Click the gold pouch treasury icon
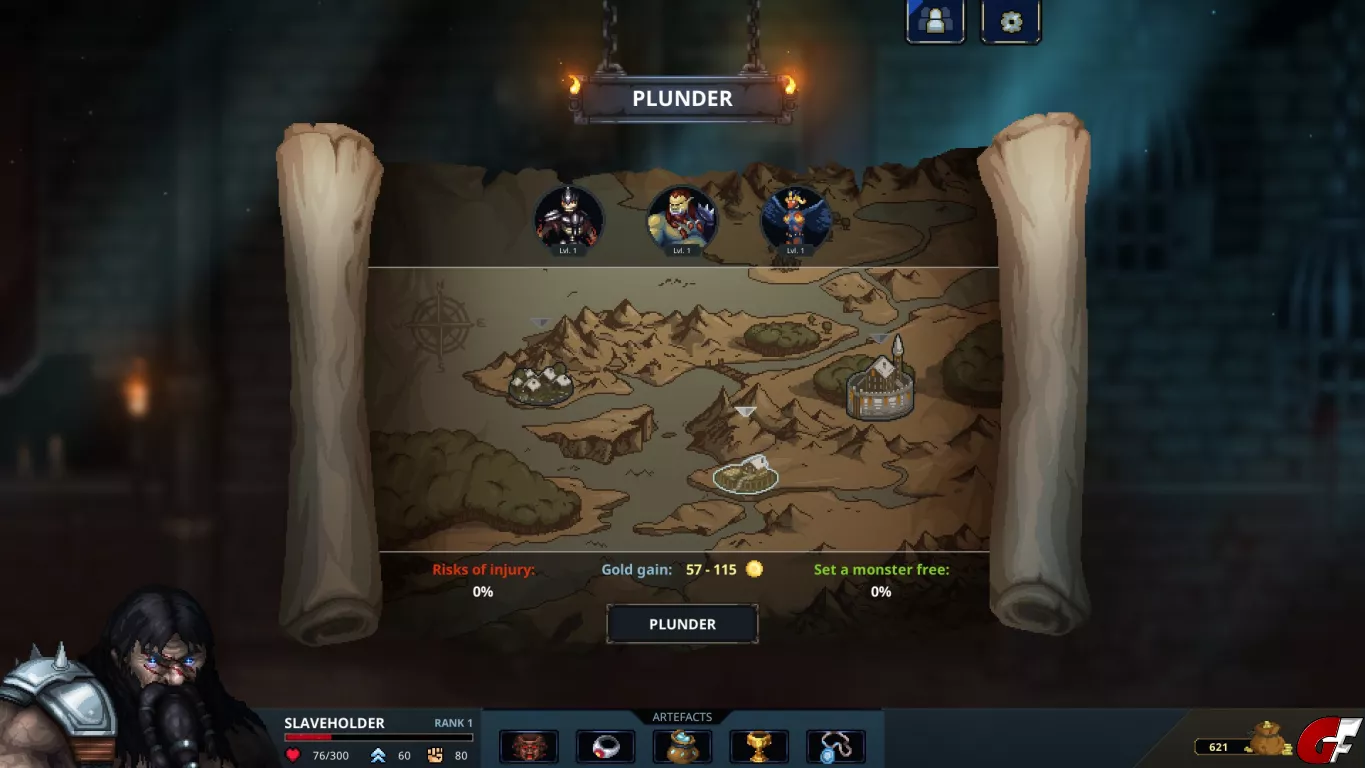1365x768 pixels. (x=1268, y=740)
